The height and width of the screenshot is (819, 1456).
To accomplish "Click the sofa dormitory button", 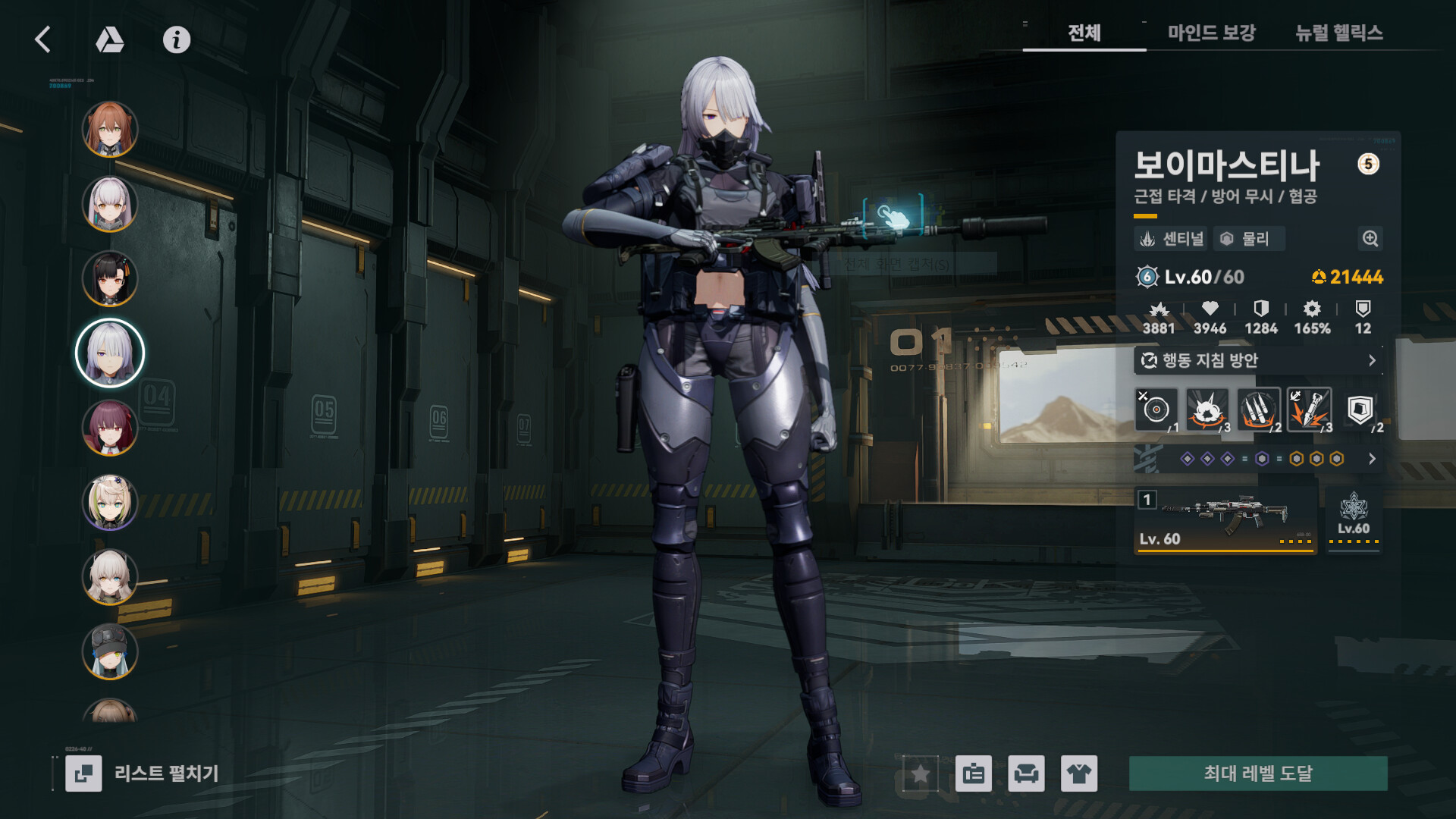I will (x=1026, y=773).
